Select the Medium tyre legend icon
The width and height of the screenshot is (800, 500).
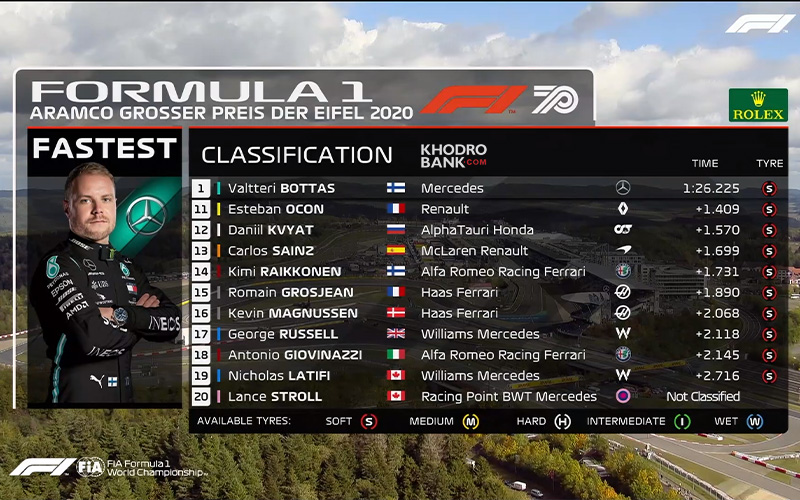click(x=470, y=422)
